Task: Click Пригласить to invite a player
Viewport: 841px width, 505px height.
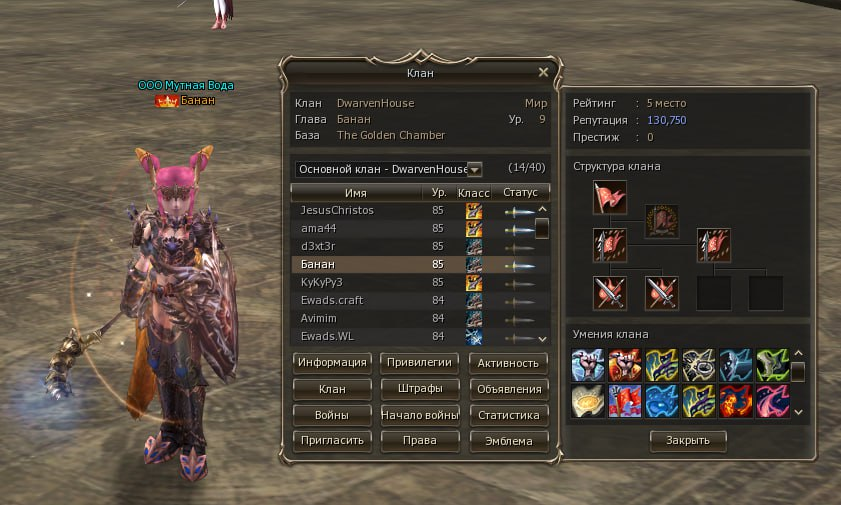Action: pos(333,440)
